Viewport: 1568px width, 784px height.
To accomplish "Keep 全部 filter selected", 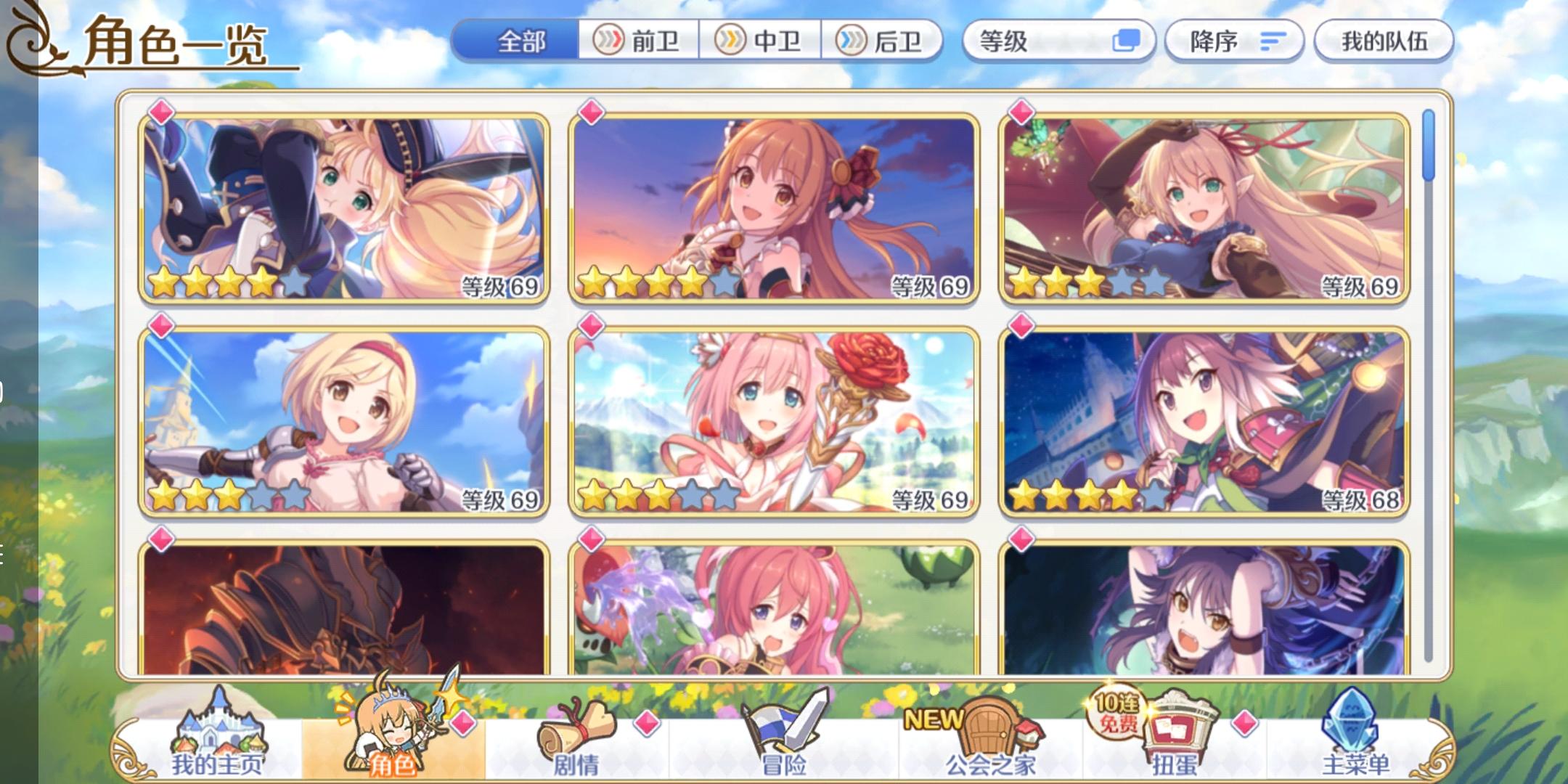I will click(x=520, y=41).
